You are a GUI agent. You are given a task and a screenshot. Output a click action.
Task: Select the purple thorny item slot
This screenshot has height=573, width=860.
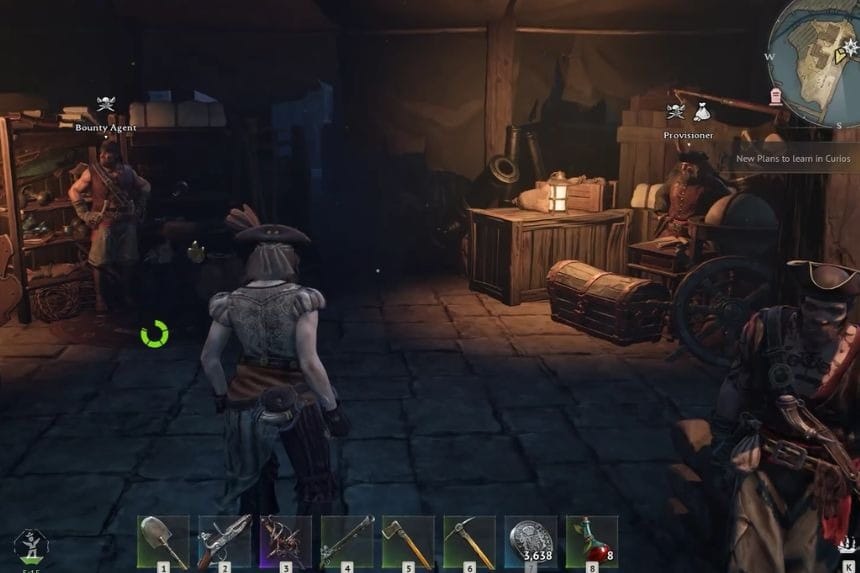click(285, 541)
